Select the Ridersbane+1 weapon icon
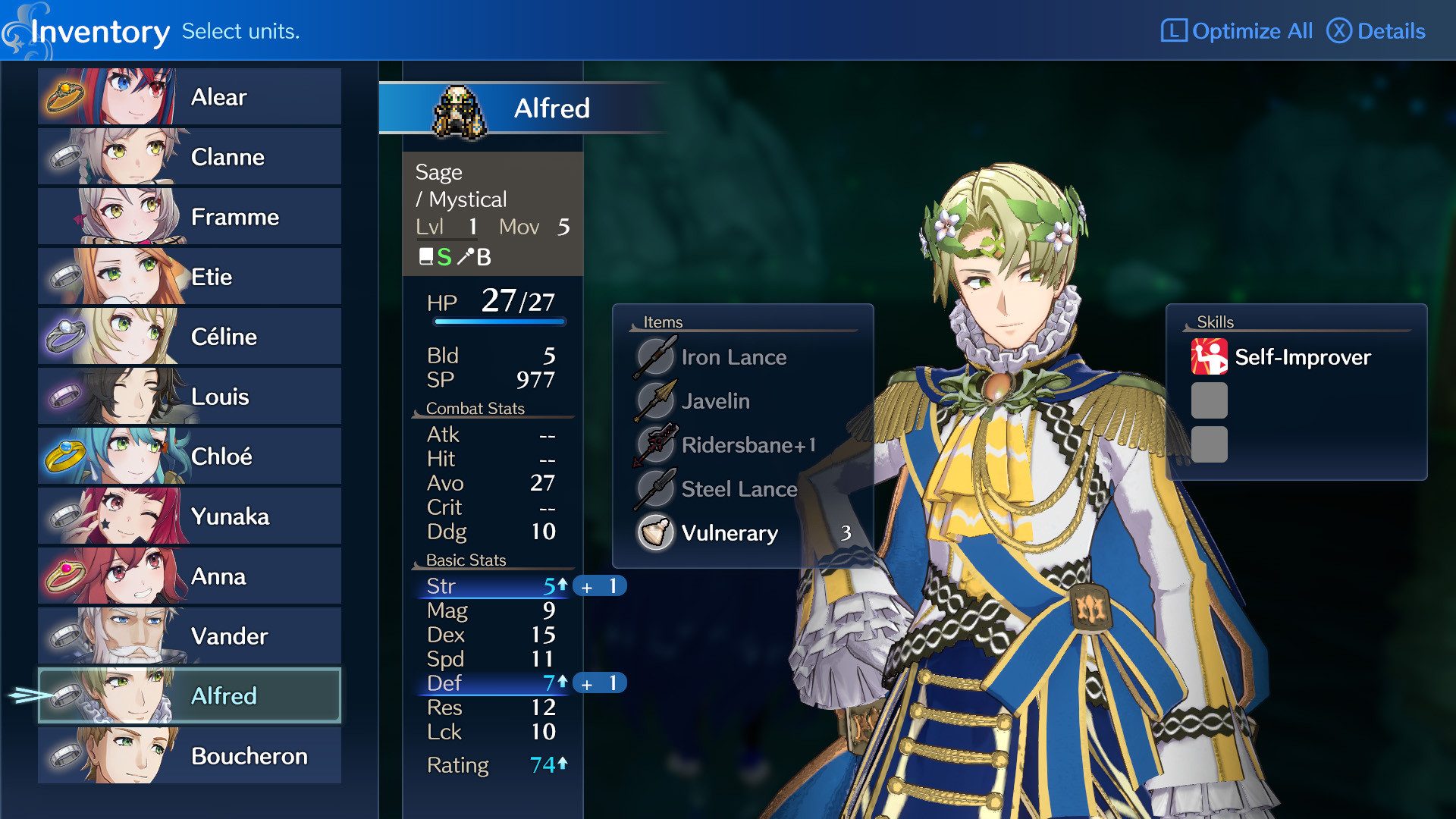Viewport: 1456px width, 819px height. click(656, 445)
